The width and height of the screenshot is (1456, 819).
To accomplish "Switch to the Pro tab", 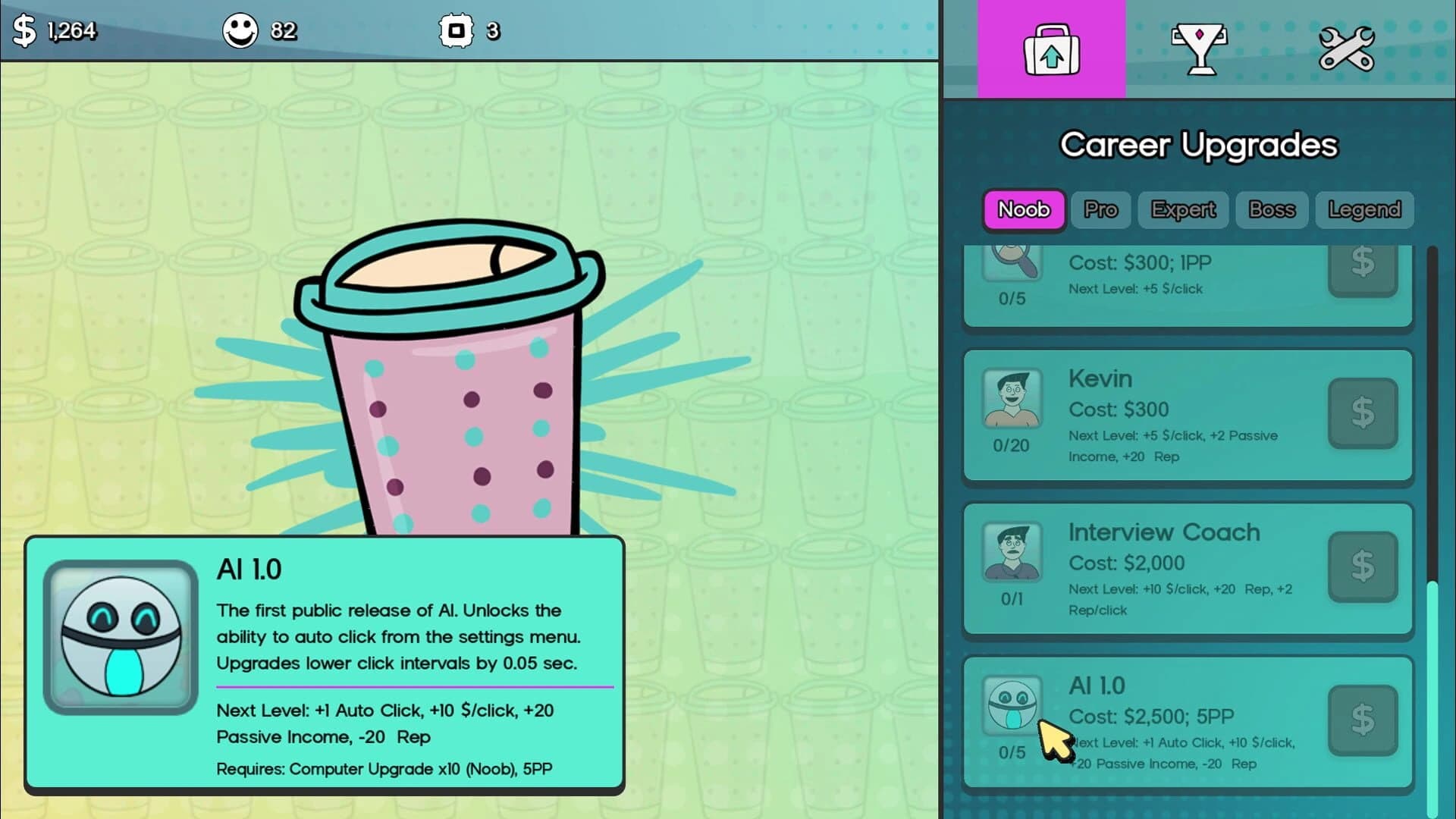I will (x=1101, y=210).
